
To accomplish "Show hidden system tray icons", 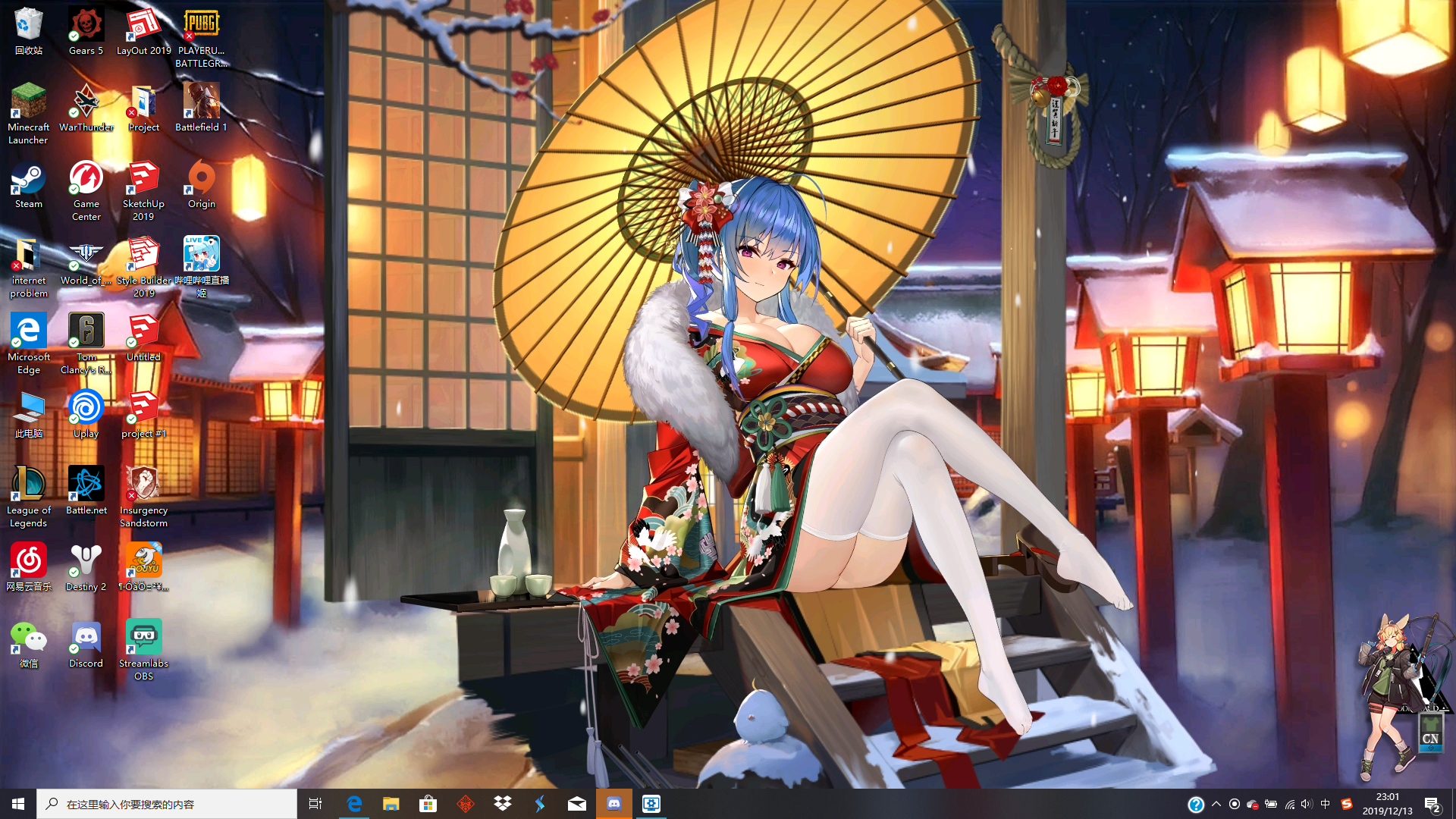I will (1215, 803).
